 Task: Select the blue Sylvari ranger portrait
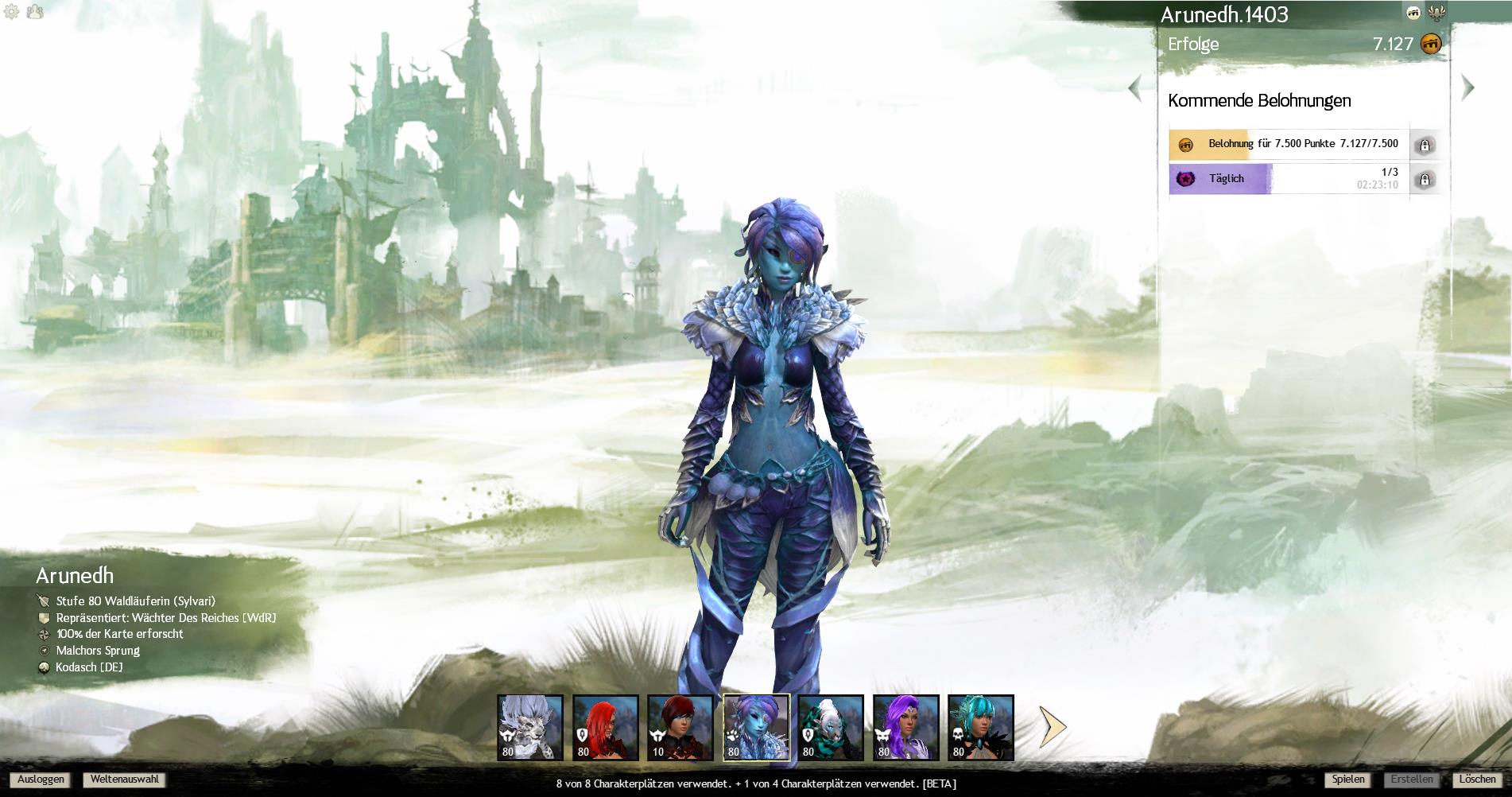pyautogui.click(x=755, y=727)
